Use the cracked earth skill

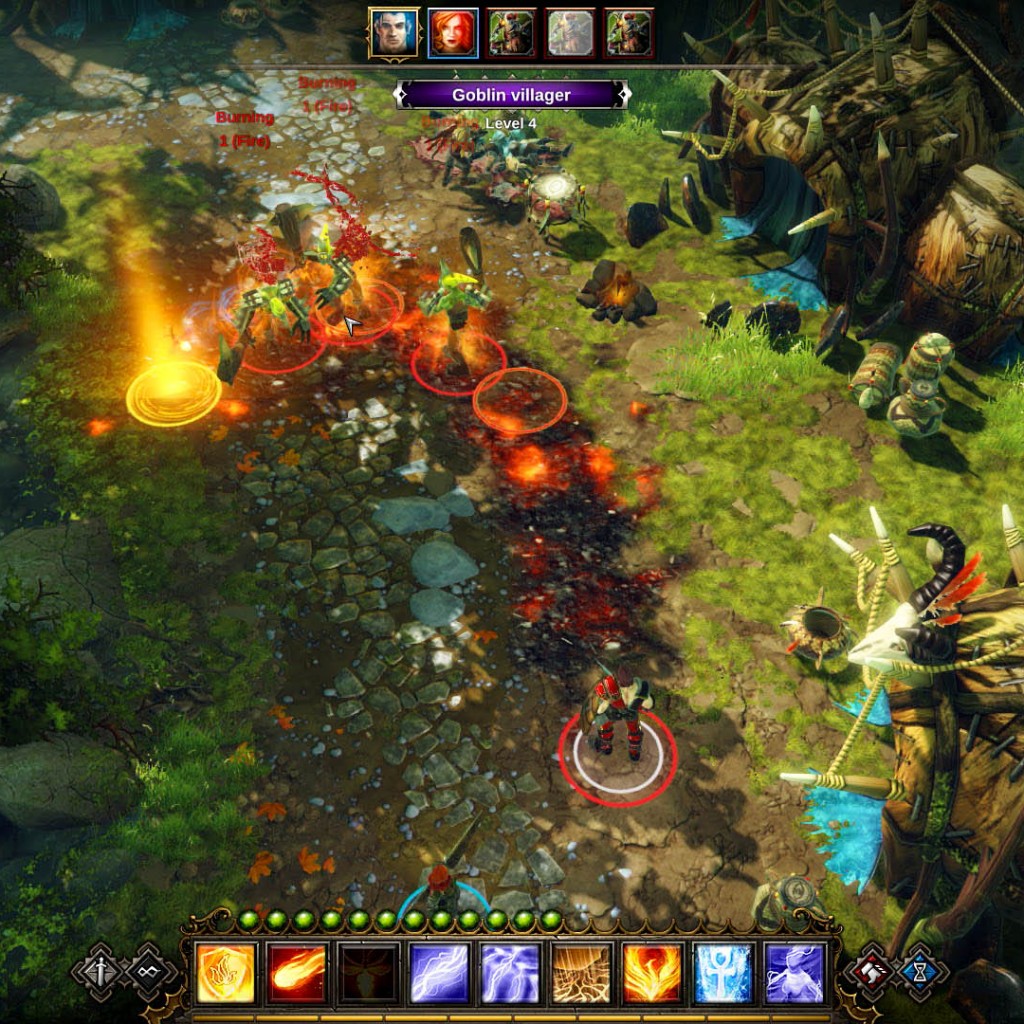click(x=581, y=973)
